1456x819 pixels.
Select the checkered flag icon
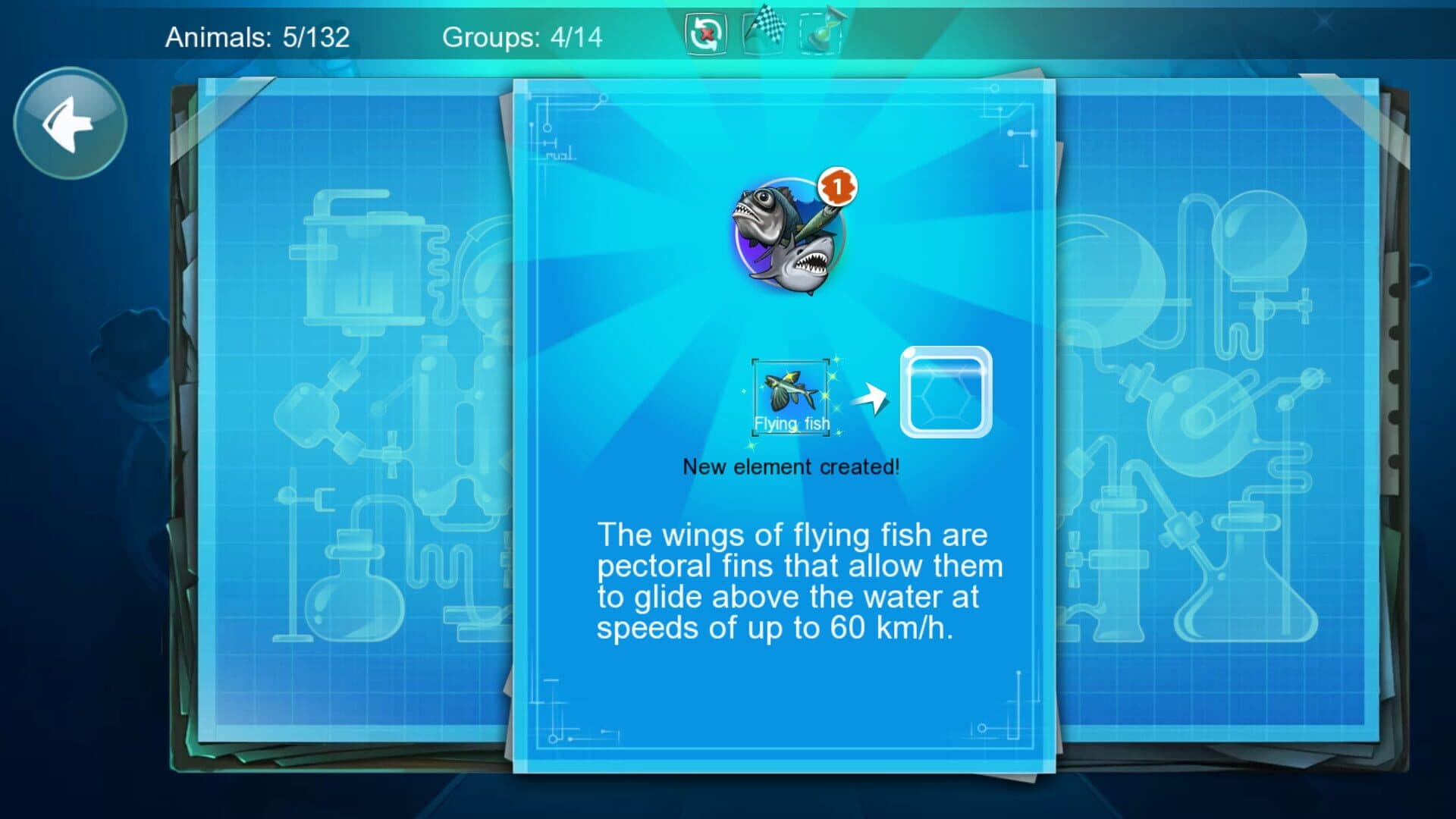[x=763, y=32]
